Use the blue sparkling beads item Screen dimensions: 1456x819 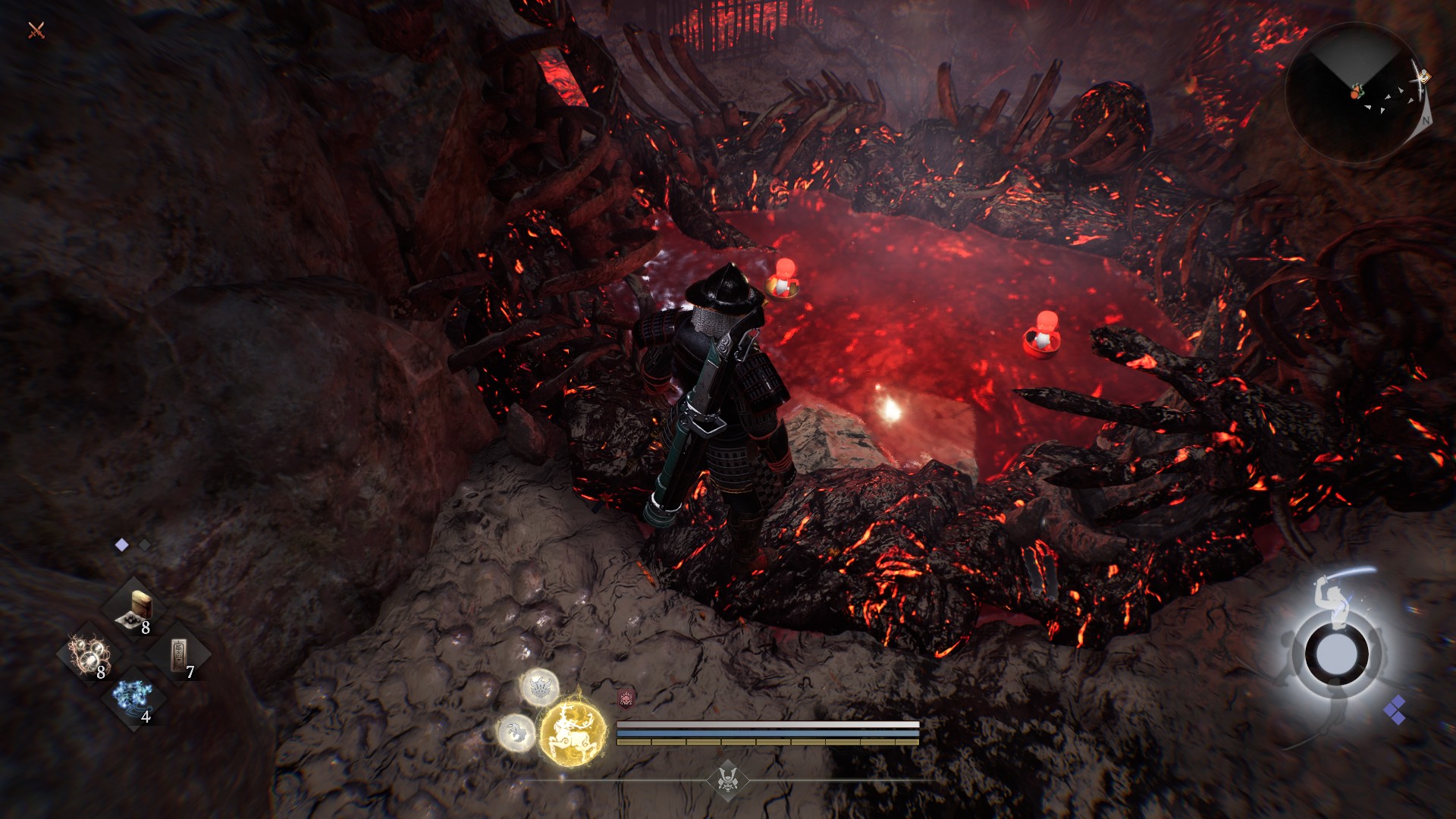pyautogui.click(x=133, y=698)
